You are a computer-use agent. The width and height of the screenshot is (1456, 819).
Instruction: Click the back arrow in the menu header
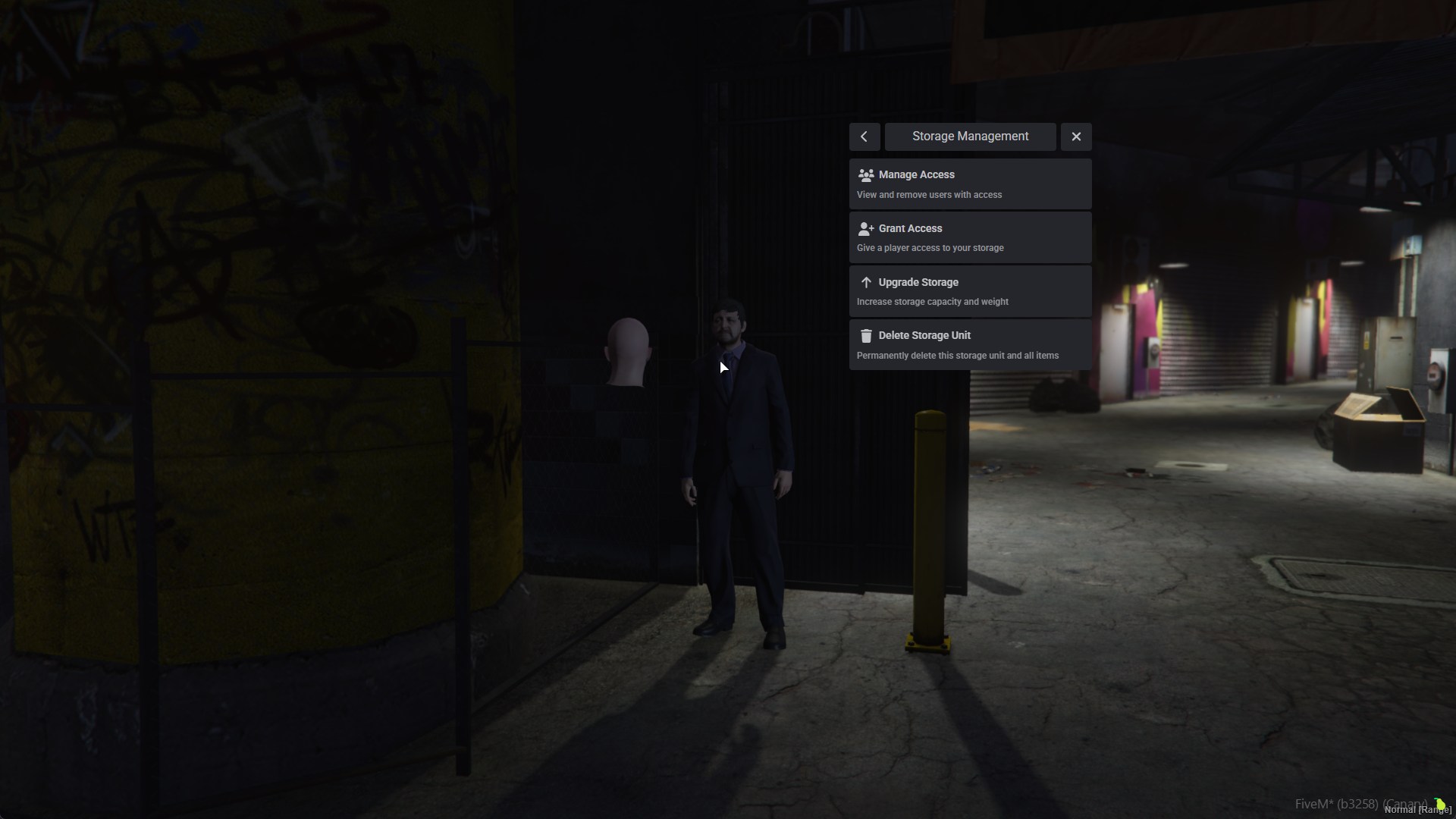pyautogui.click(x=864, y=136)
